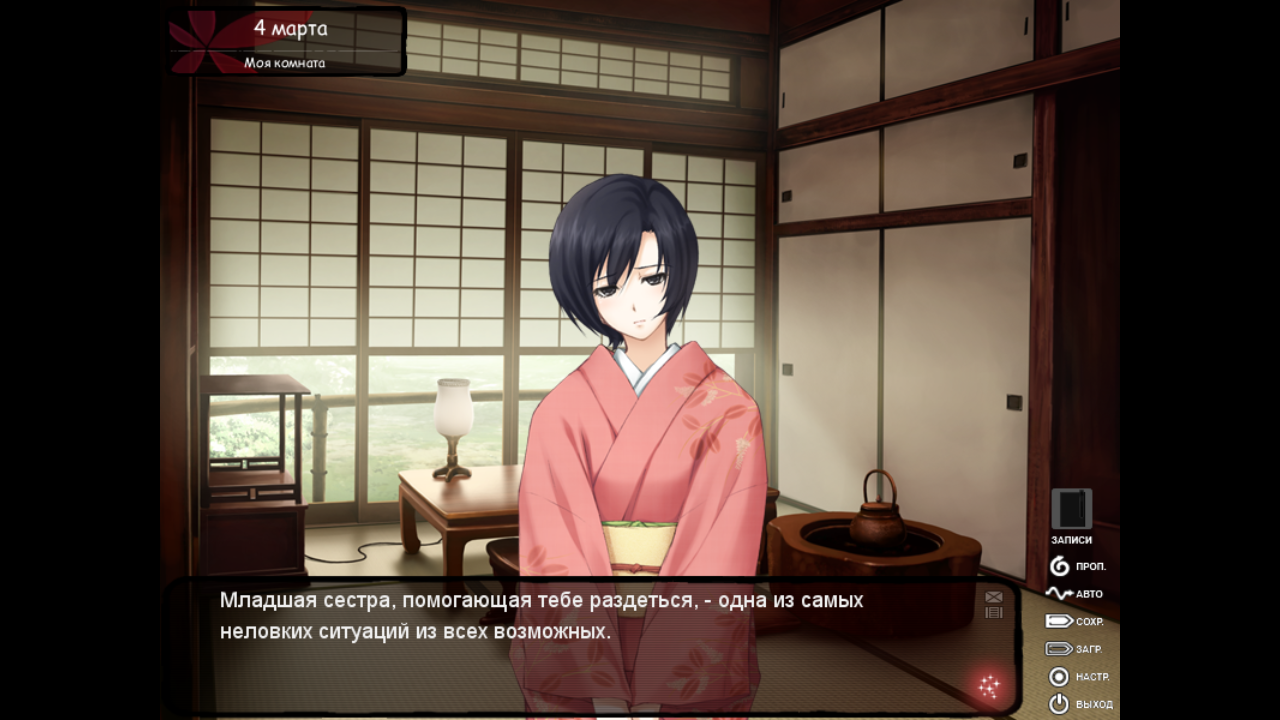Open the text log list icon
Screen dimensions: 1280x720
tap(993, 612)
